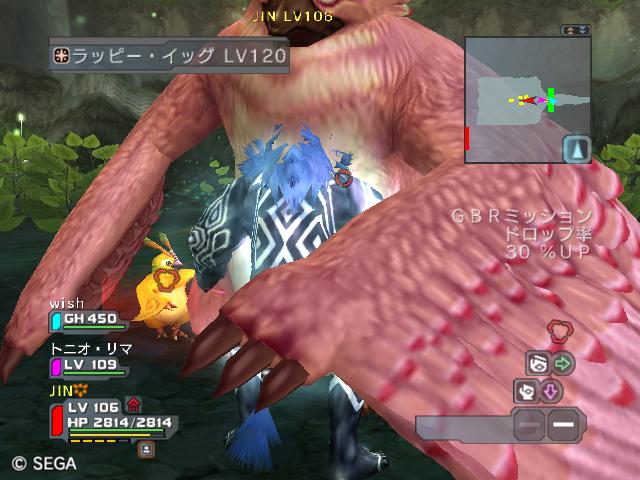Select the palette slot with purple down arrow

point(550,391)
